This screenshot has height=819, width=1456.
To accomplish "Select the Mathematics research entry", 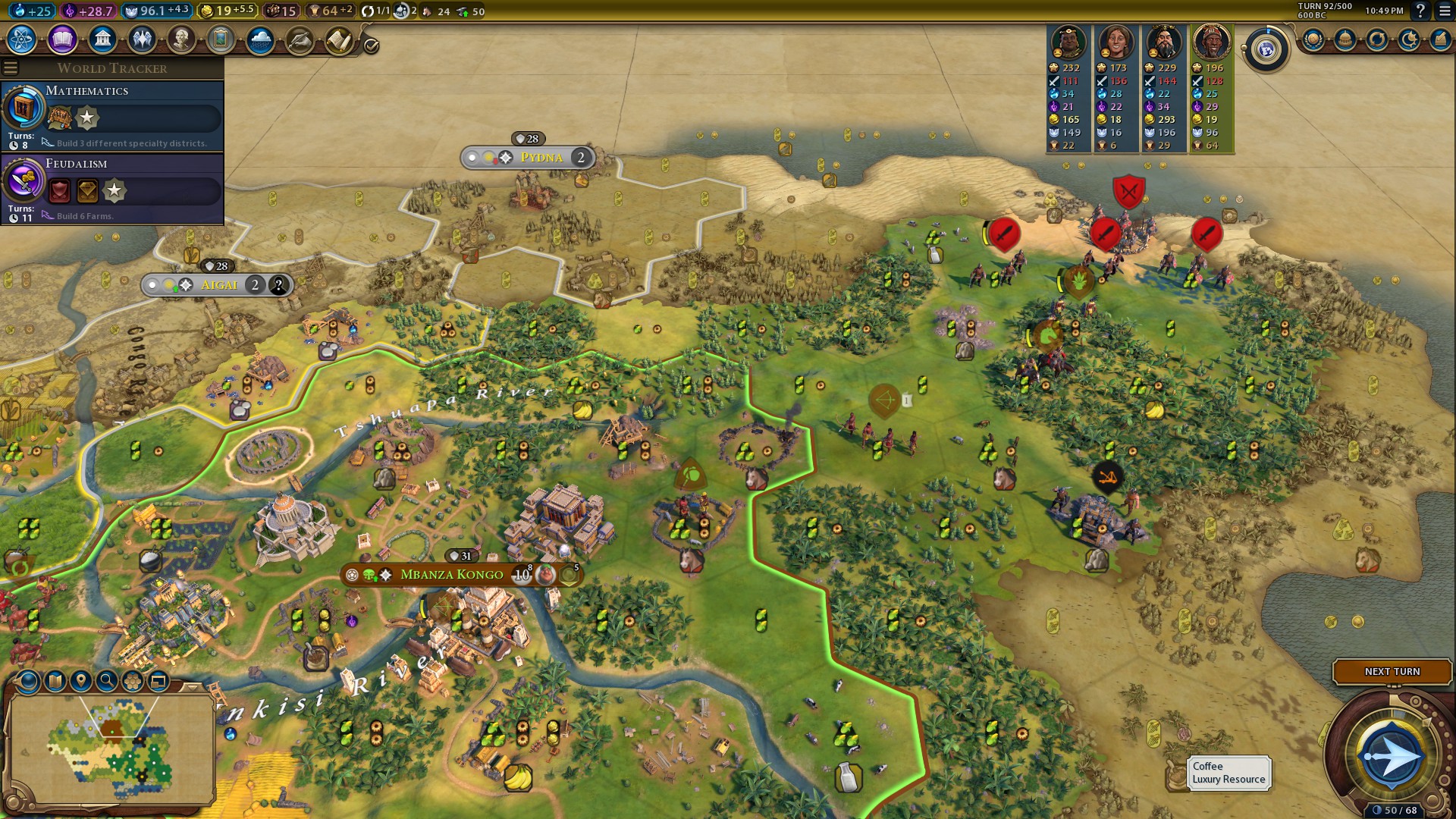I will click(x=112, y=115).
